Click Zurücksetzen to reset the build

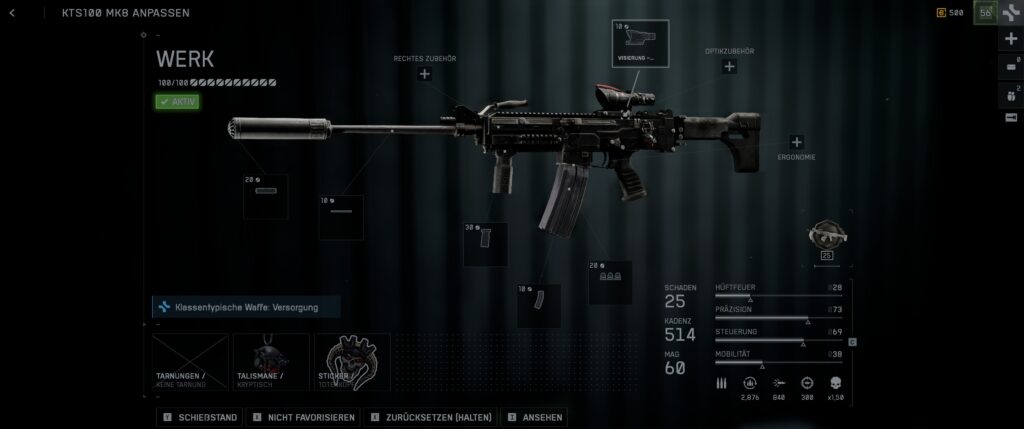430,416
